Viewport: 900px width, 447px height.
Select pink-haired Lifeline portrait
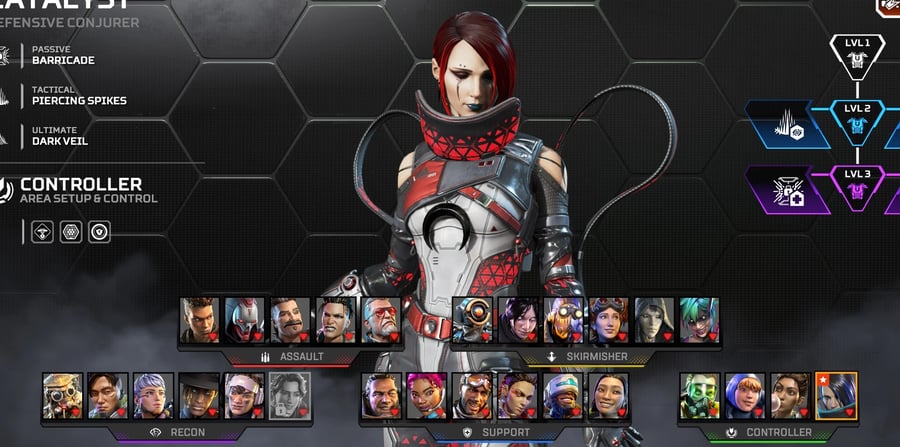point(426,395)
